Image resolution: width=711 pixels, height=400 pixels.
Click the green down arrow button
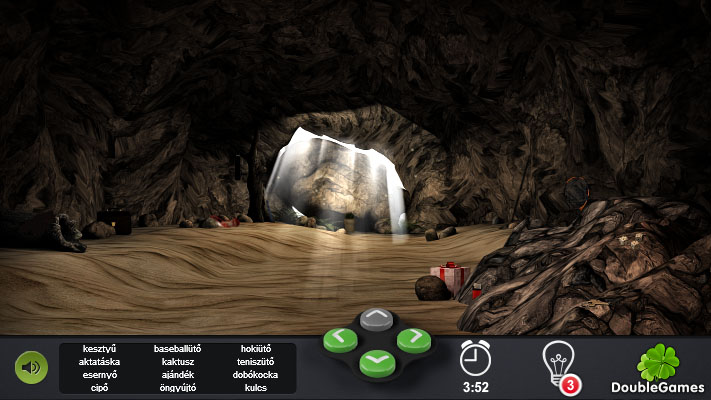coord(376,360)
